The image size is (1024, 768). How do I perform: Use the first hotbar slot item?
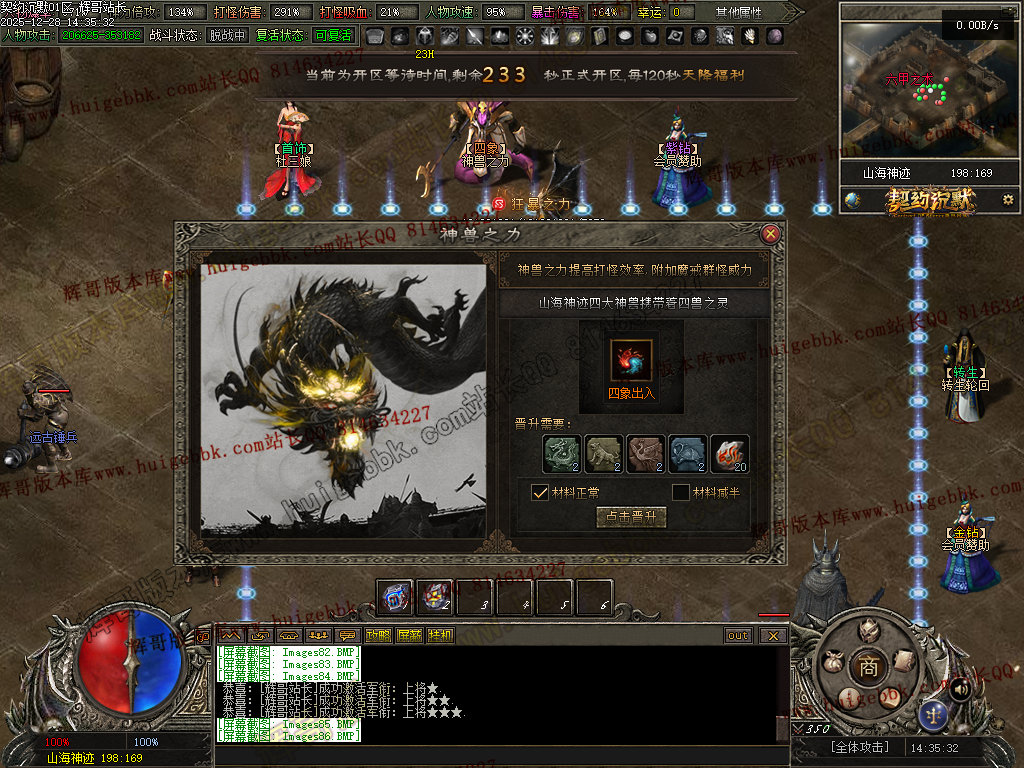coord(395,598)
